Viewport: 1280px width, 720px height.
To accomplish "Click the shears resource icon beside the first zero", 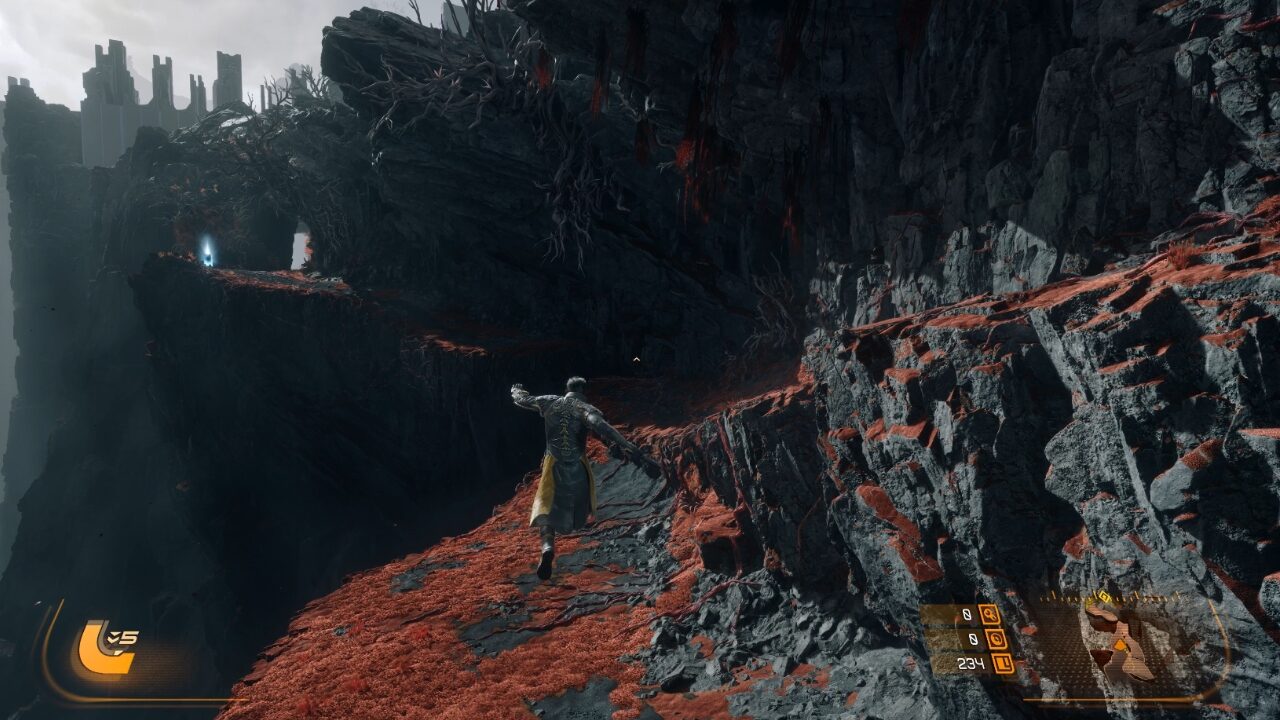I will pyautogui.click(x=990, y=615).
